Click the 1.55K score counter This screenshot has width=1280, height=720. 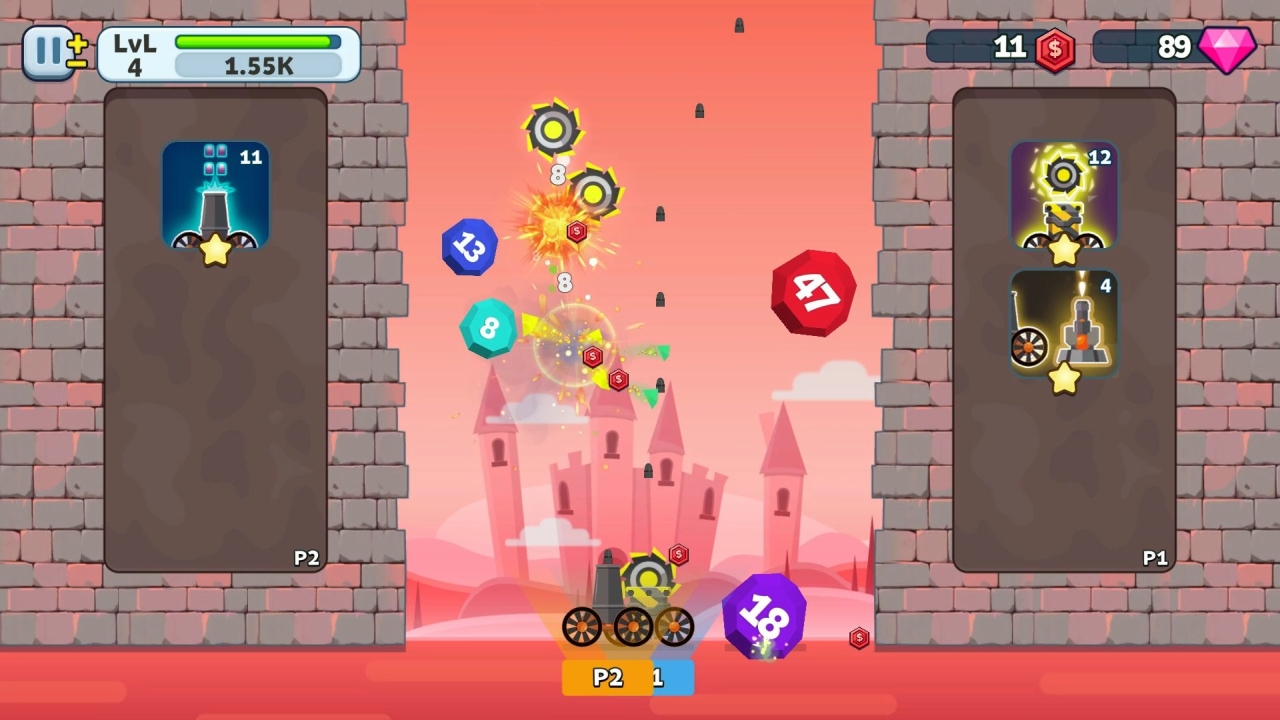[x=257, y=65]
